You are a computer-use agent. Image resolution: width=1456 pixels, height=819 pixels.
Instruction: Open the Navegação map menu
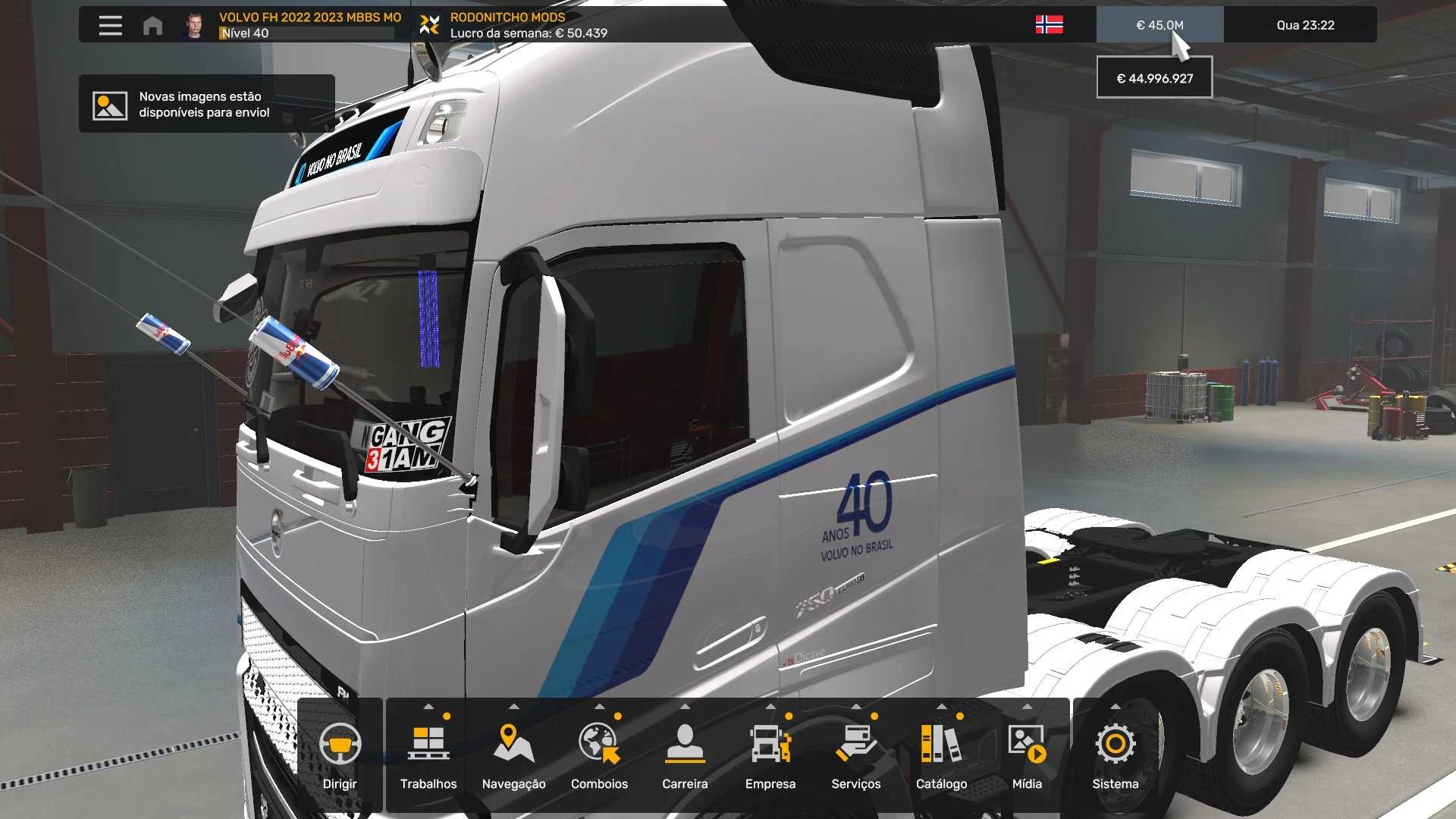[x=513, y=755]
